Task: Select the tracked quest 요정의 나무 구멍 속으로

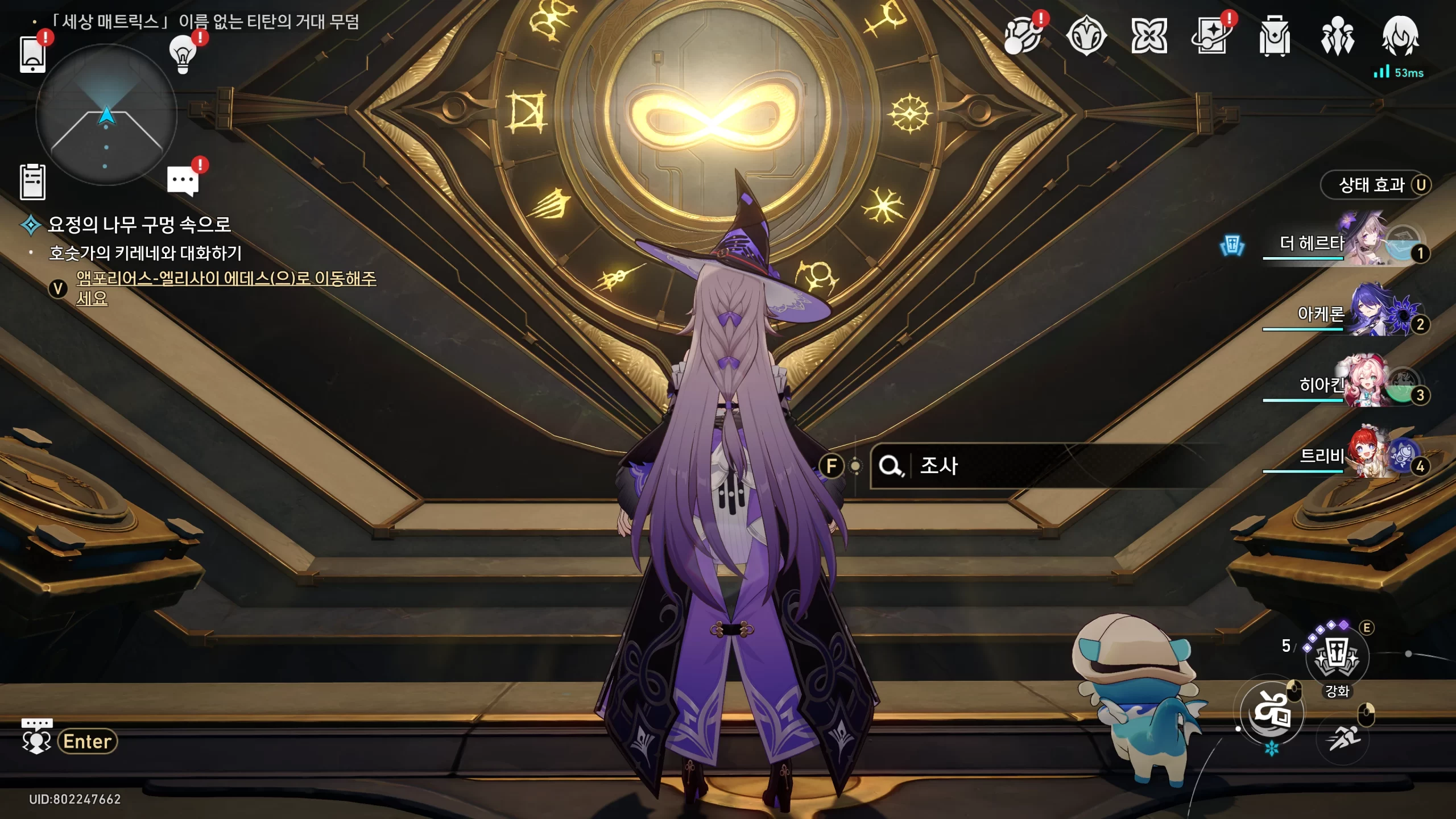Action: 139,225
